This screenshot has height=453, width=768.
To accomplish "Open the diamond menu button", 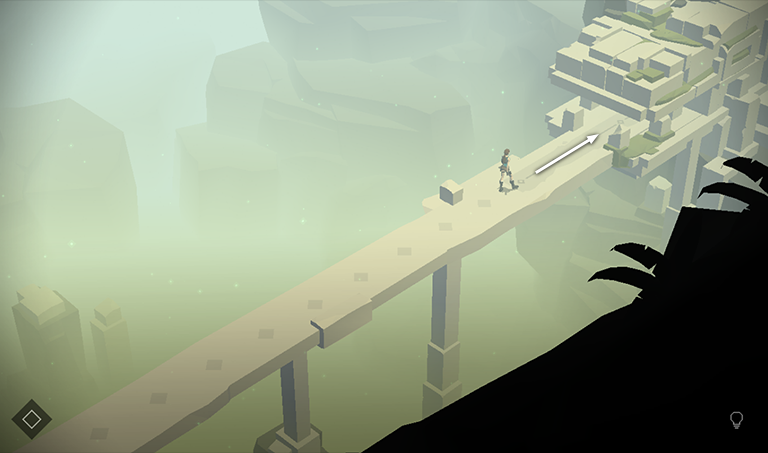I will [31, 419].
